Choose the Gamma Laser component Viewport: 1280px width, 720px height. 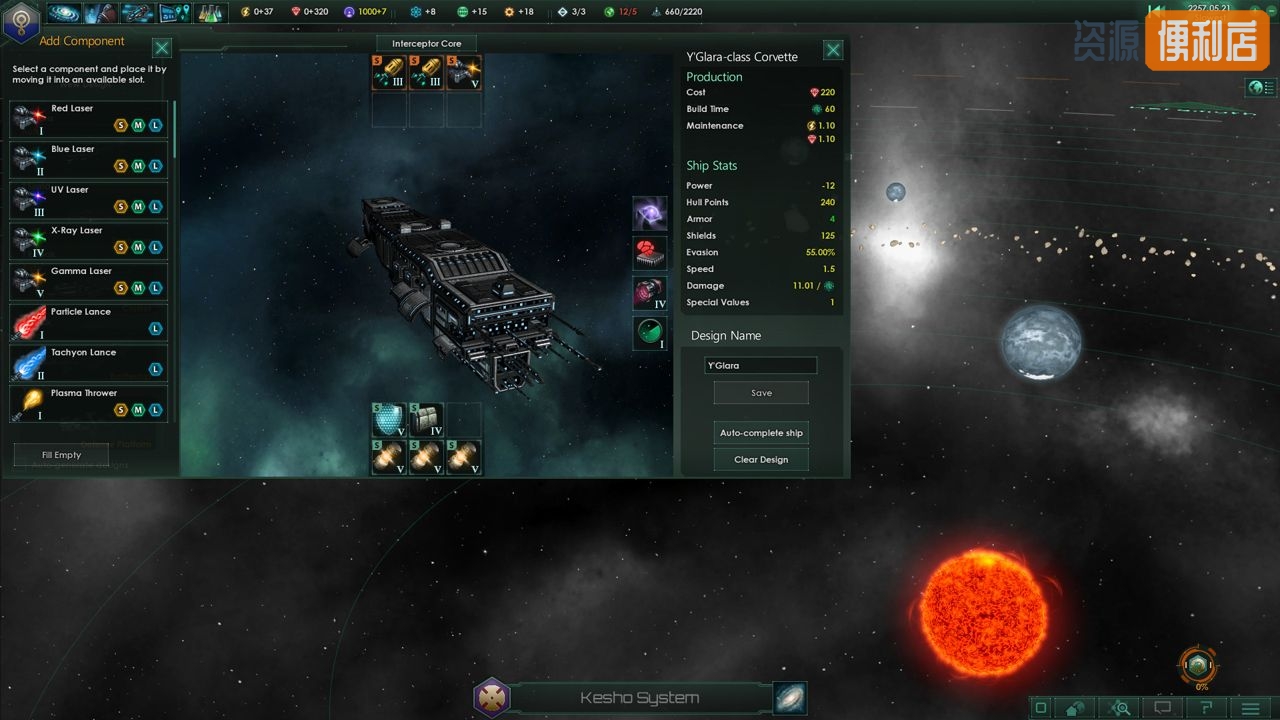point(88,282)
